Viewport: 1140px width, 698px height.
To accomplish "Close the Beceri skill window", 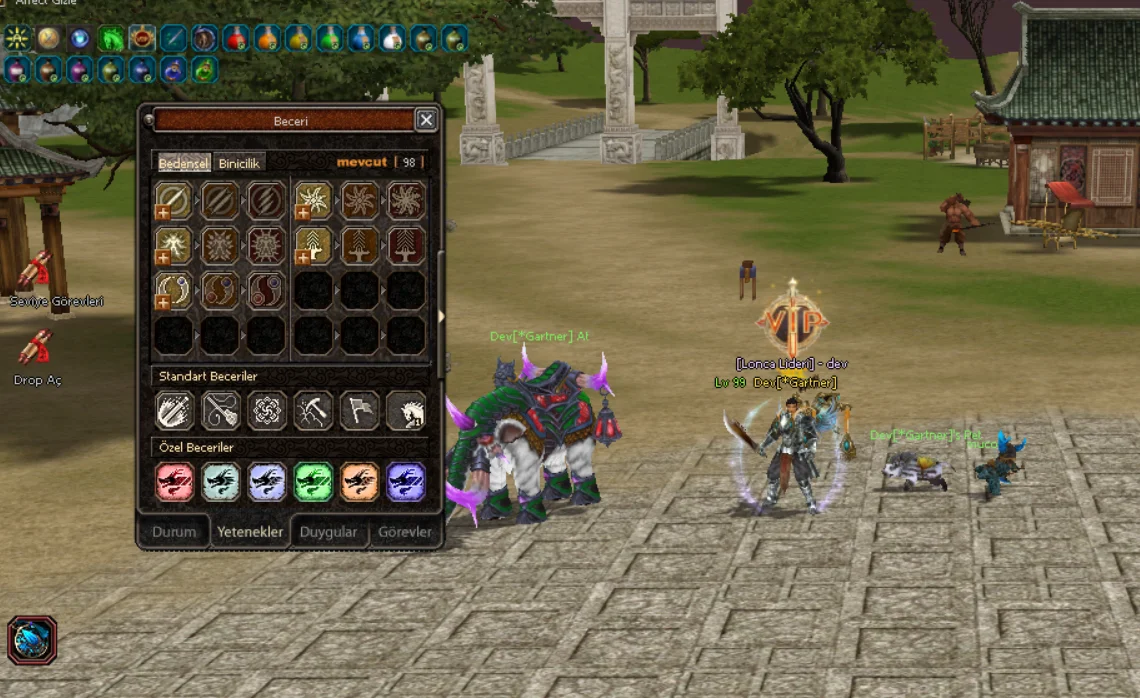I will coord(426,120).
